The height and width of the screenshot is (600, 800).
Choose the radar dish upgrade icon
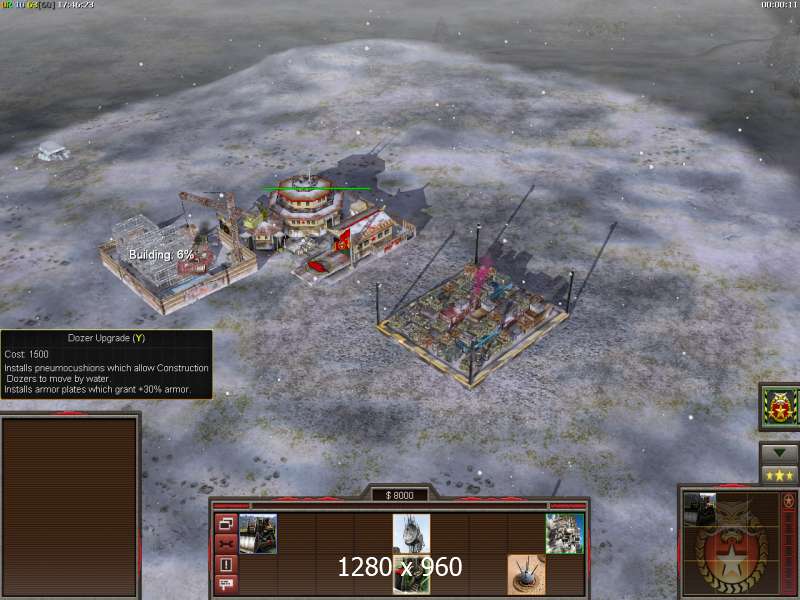coord(411,533)
